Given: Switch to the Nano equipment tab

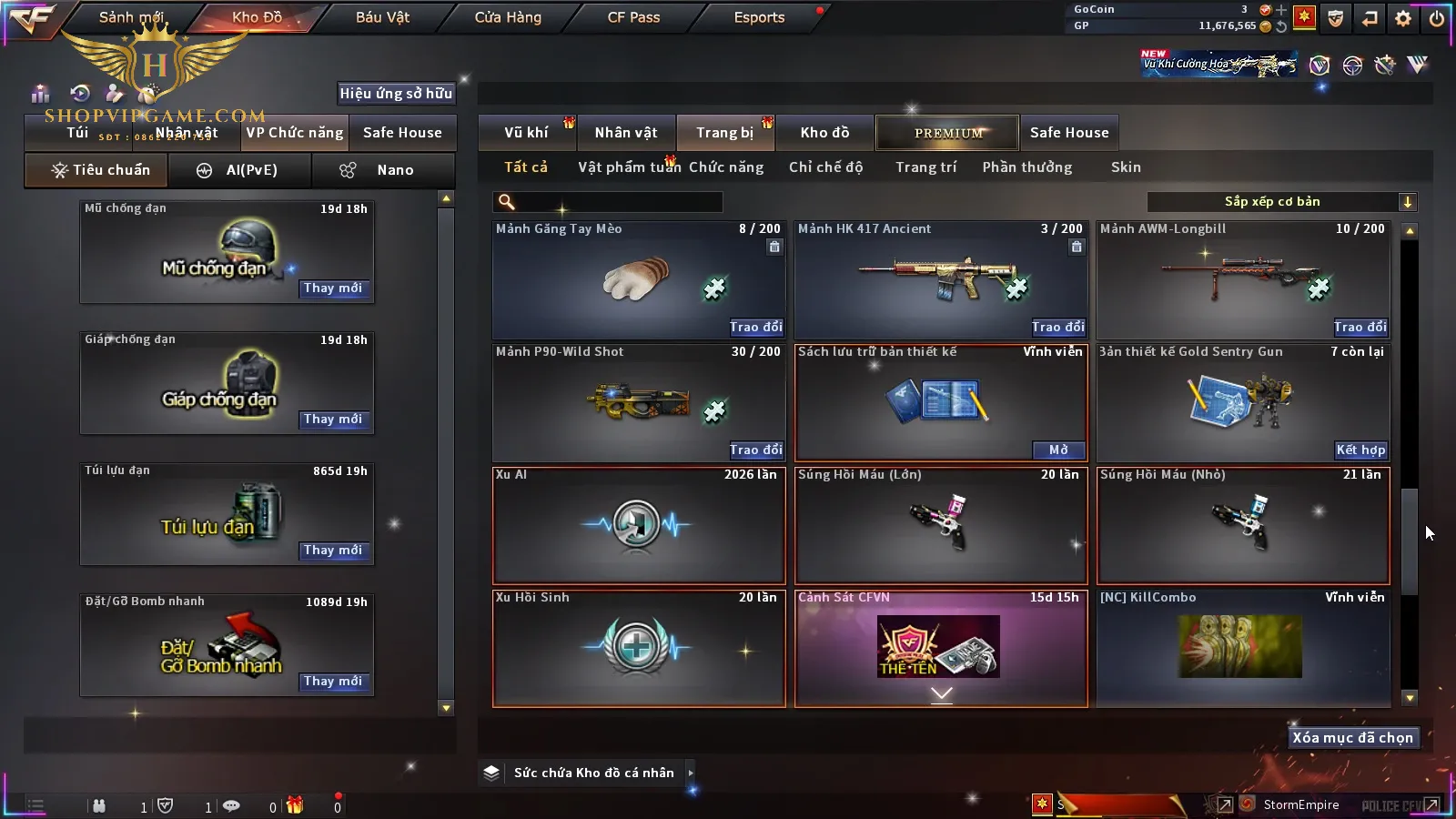Looking at the screenshot, I should click(383, 170).
